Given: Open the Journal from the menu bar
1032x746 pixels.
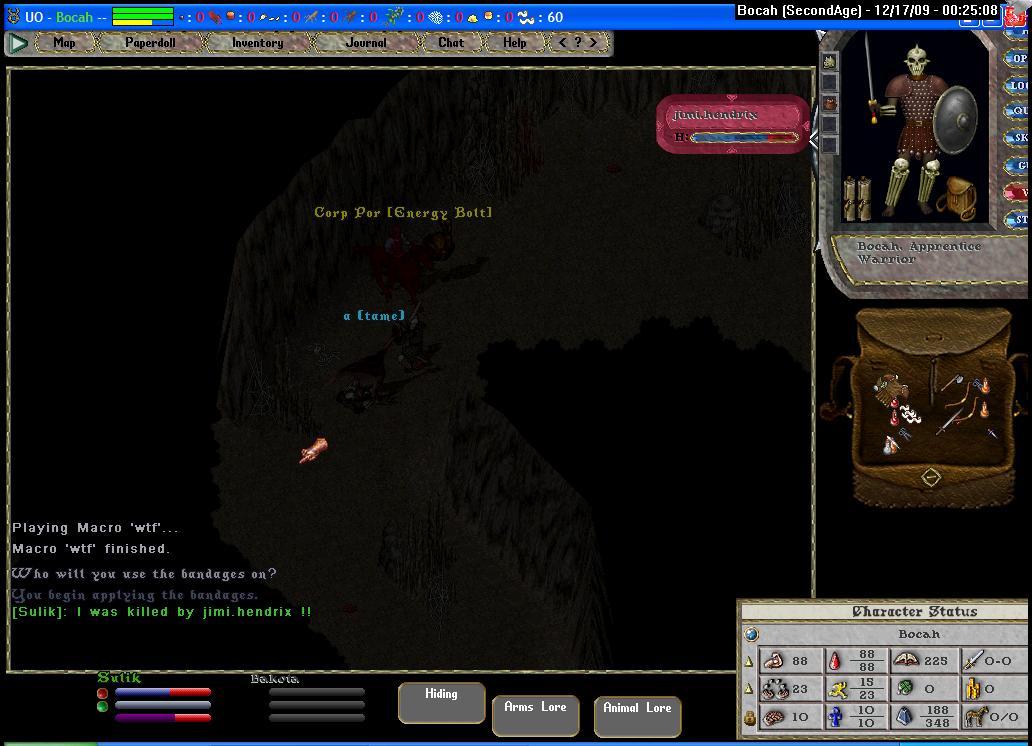Looking at the screenshot, I should pyautogui.click(x=366, y=43).
